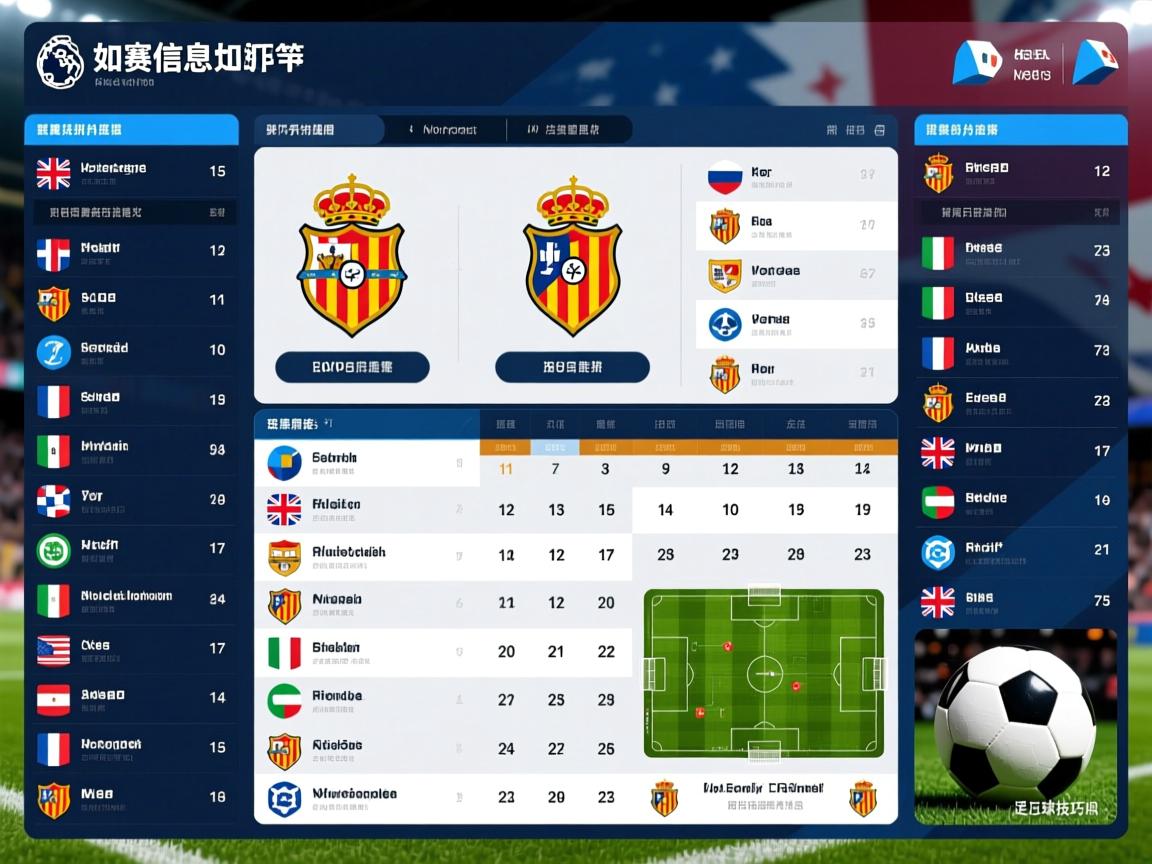Viewport: 1152px width, 864px height.
Task: Open the football pitch tactics map
Action: 763,673
